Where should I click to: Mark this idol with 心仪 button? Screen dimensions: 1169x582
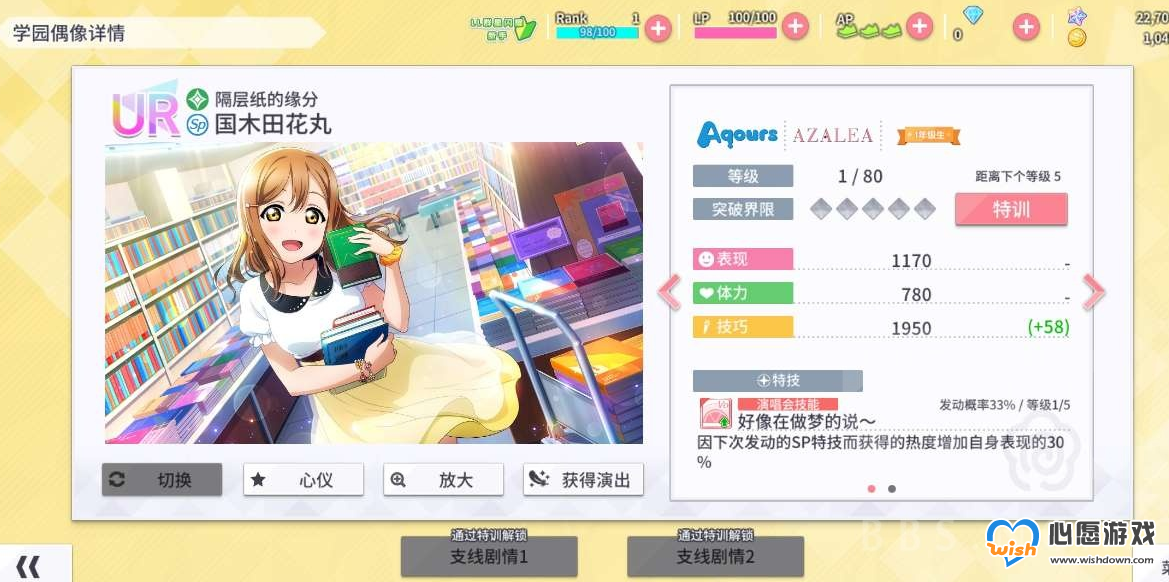(303, 480)
